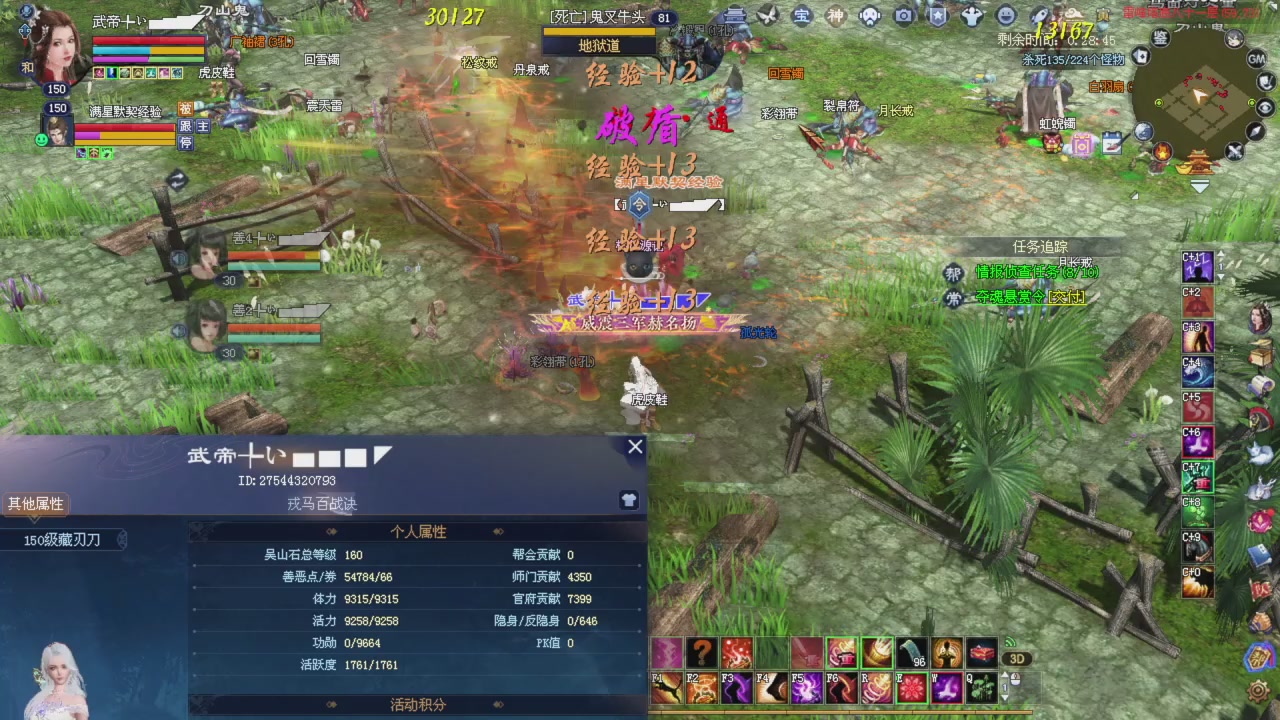Image resolution: width=1280 pixels, height=720 pixels.
Task: Activate the red flower skill bound to E
Action: coord(911,688)
